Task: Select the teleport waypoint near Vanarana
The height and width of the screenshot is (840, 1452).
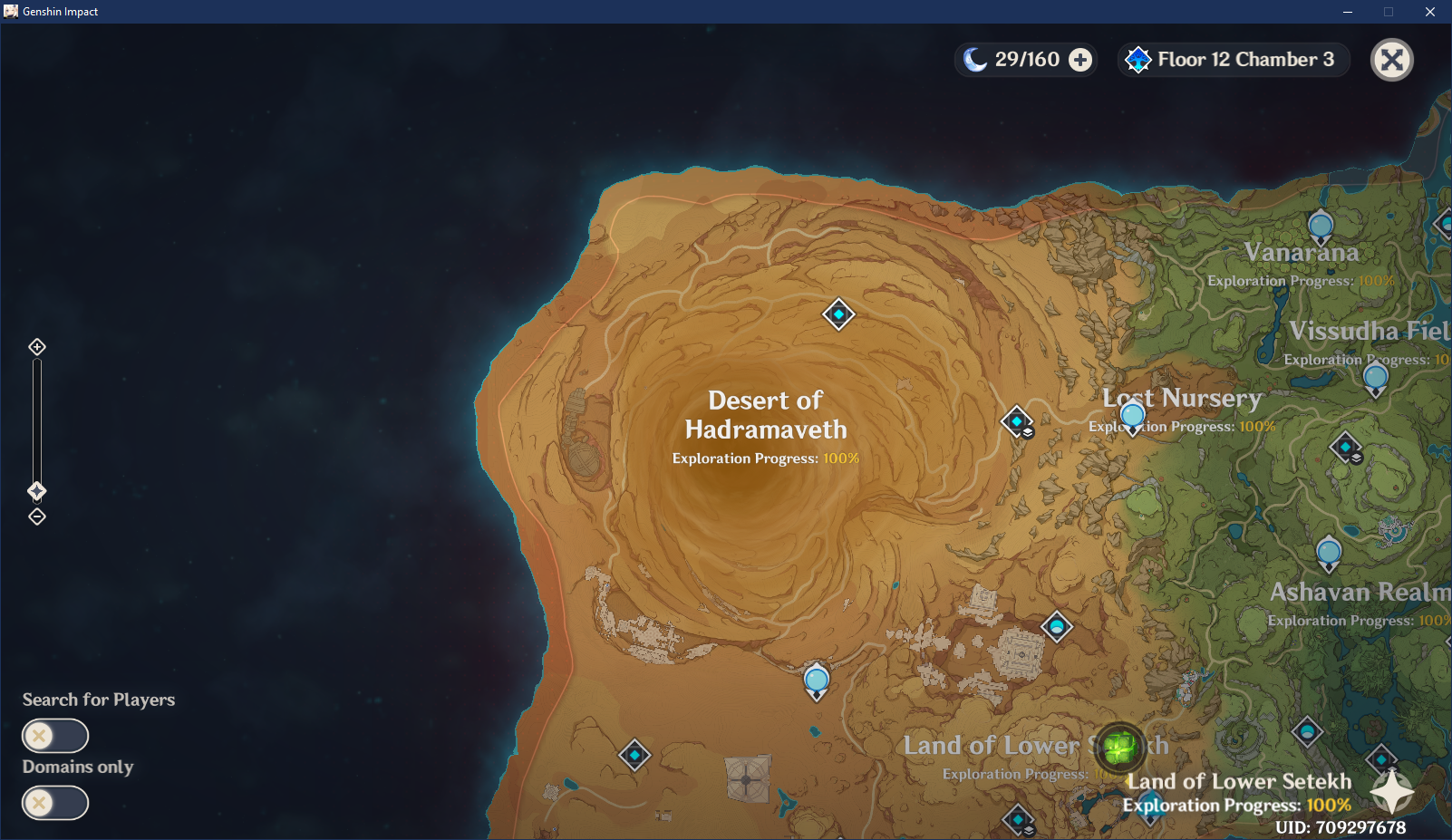Action: (x=1320, y=226)
